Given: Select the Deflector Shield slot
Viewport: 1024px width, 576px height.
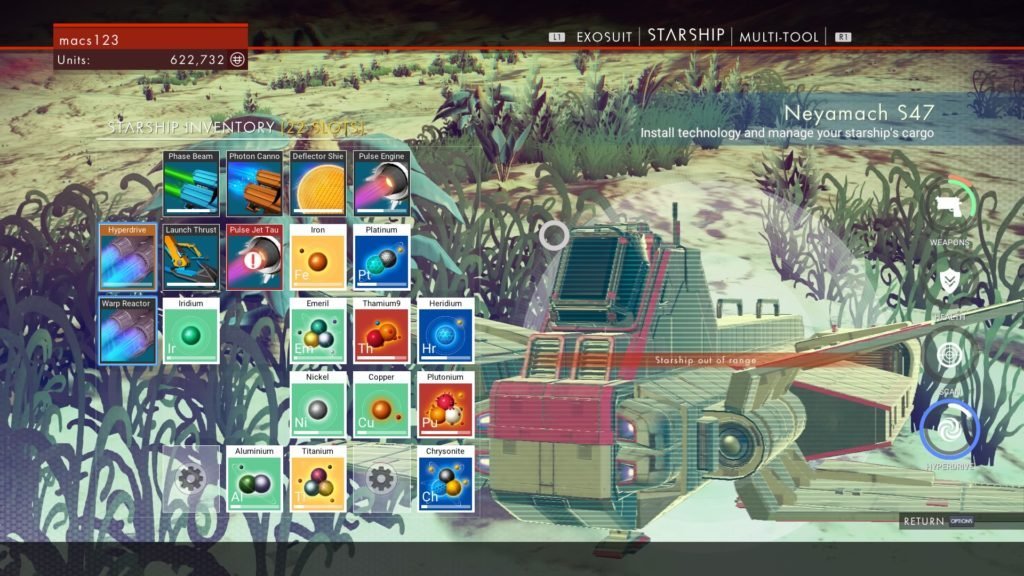Looking at the screenshot, I should pos(318,184).
